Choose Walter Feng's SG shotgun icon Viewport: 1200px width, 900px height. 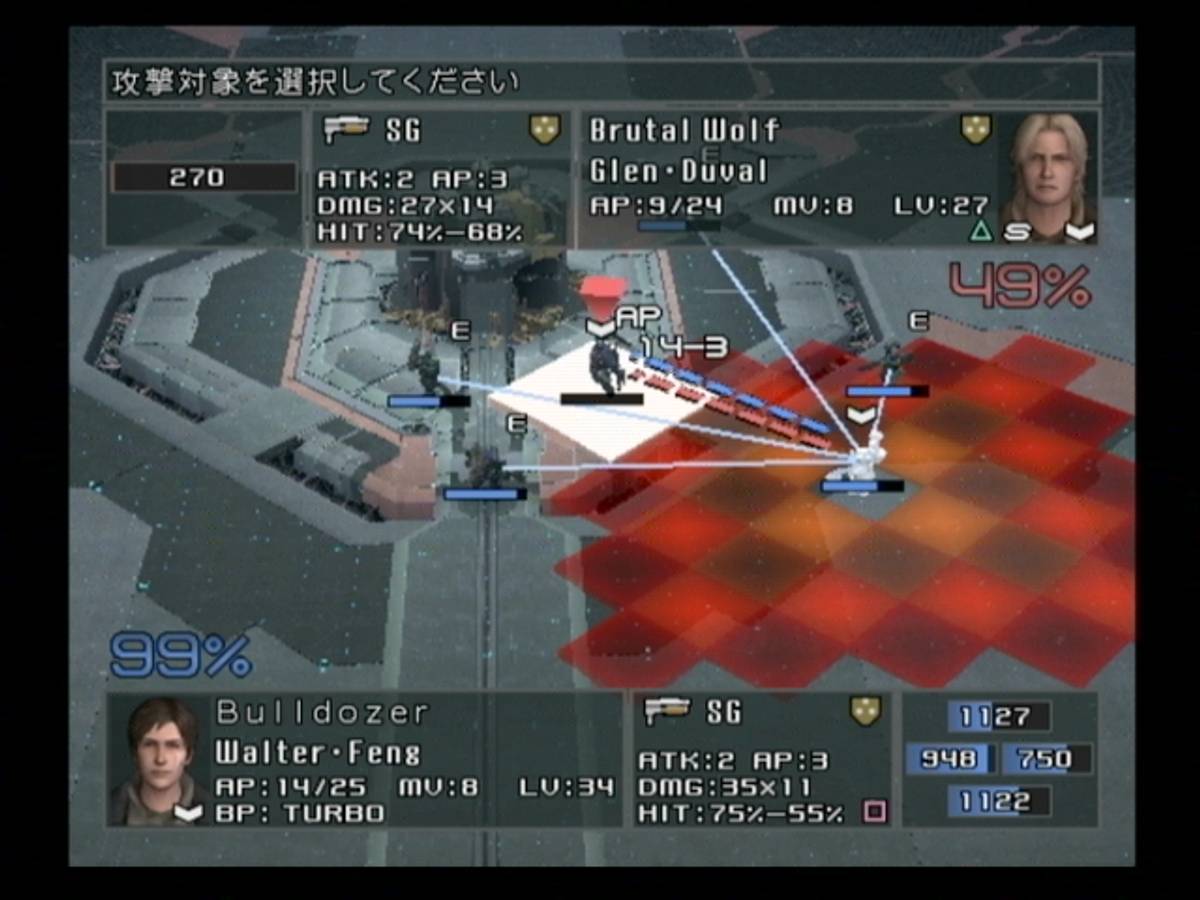click(x=668, y=711)
